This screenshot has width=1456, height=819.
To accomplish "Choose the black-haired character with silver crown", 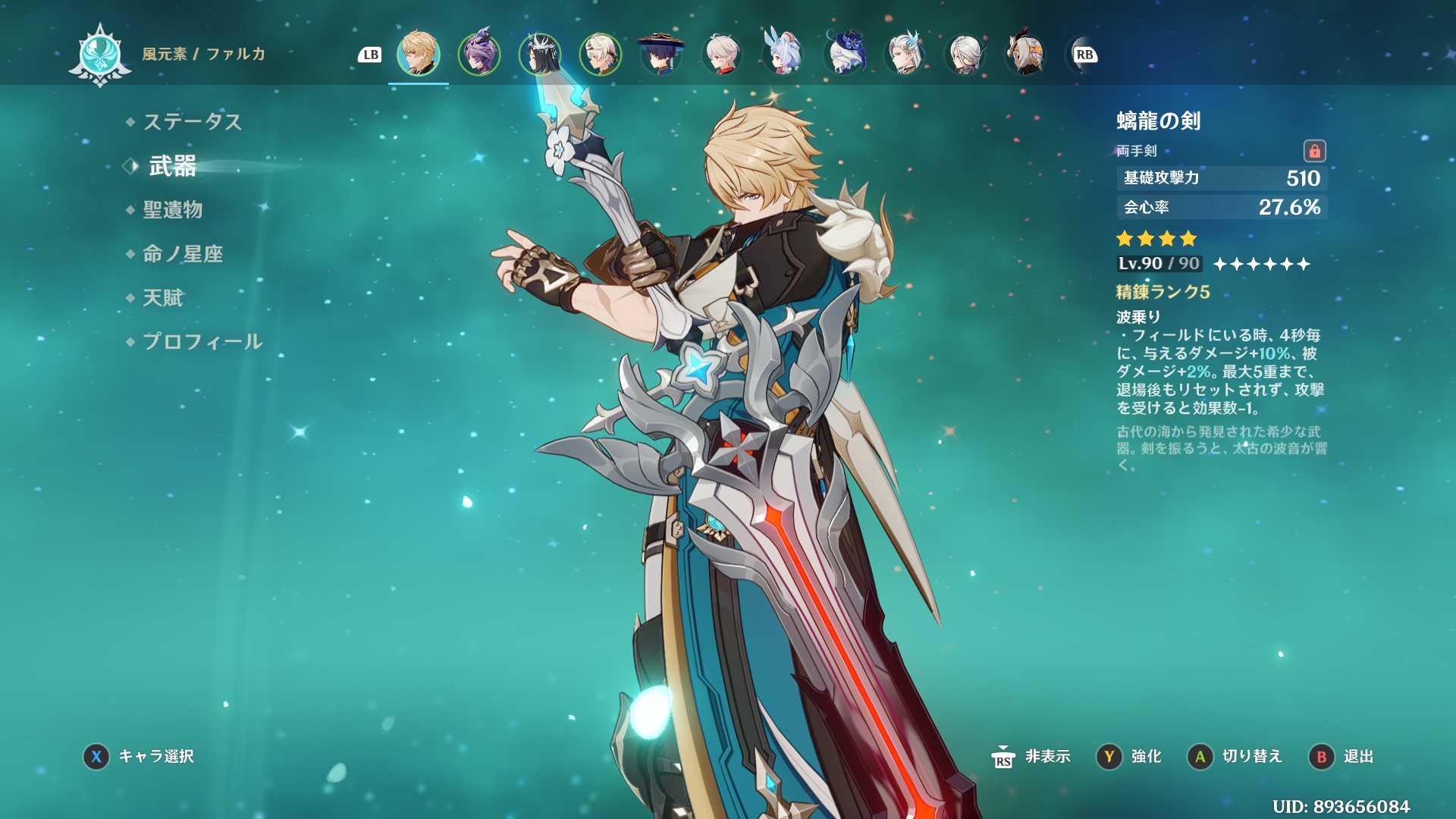I will pyautogui.click(x=540, y=54).
